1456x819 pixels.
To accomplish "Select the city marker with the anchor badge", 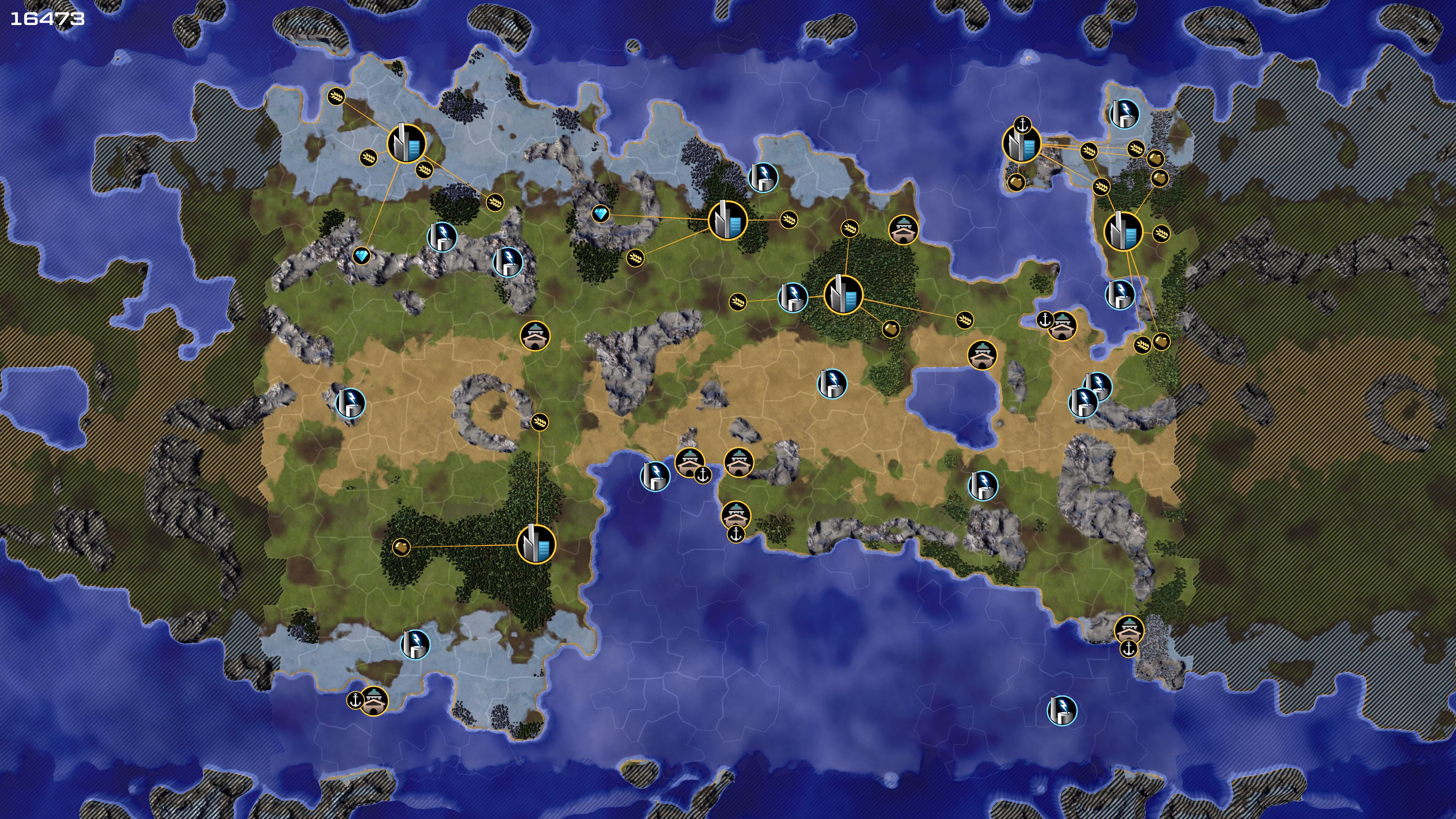I will click(x=1021, y=145).
